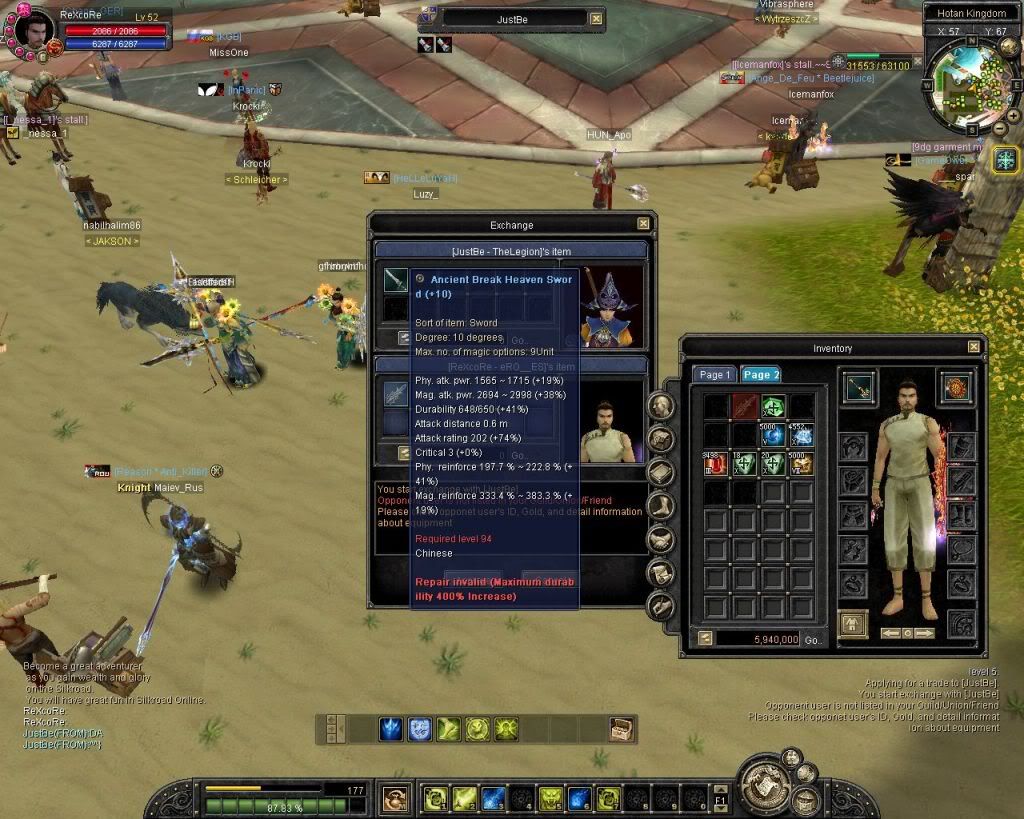The height and width of the screenshot is (819, 1024).
Task: Activate the blue skill in hotkey slot 3
Action: point(493,798)
